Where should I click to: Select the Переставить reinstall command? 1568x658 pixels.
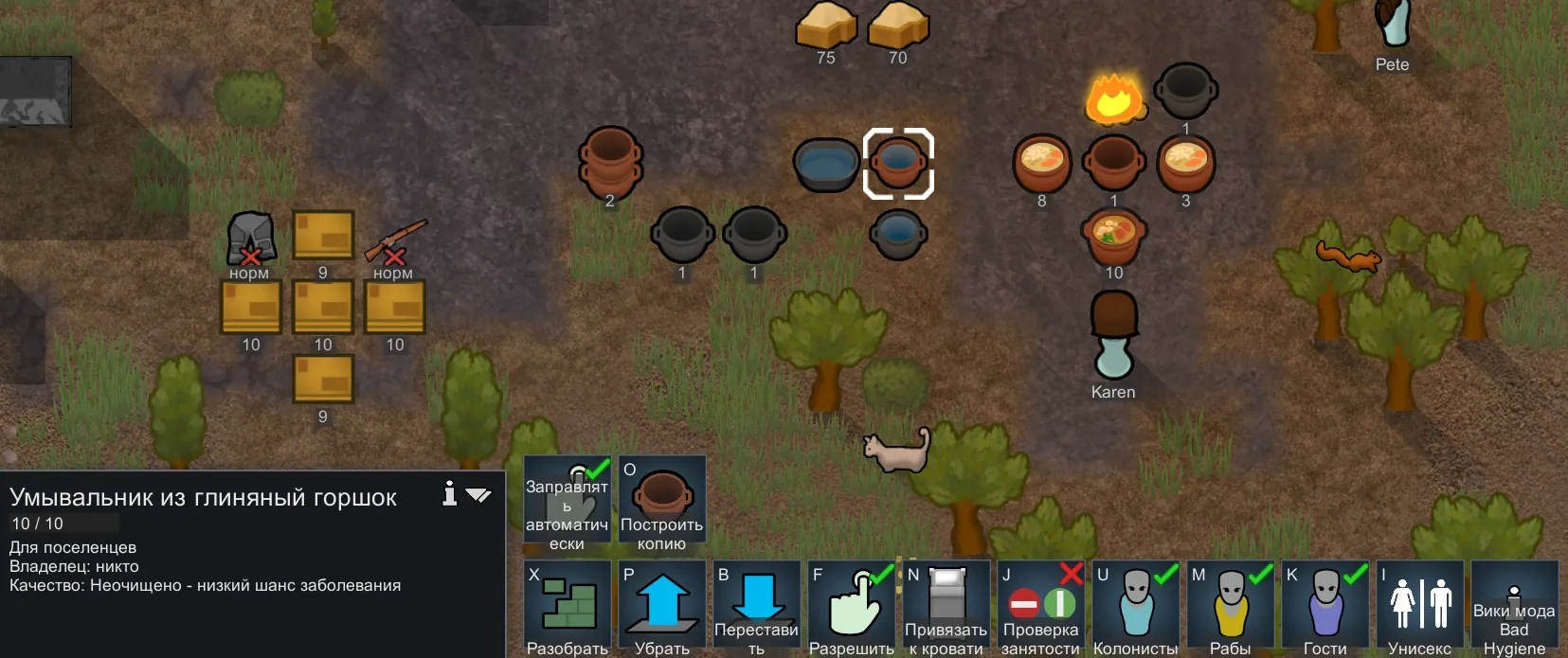tap(756, 607)
